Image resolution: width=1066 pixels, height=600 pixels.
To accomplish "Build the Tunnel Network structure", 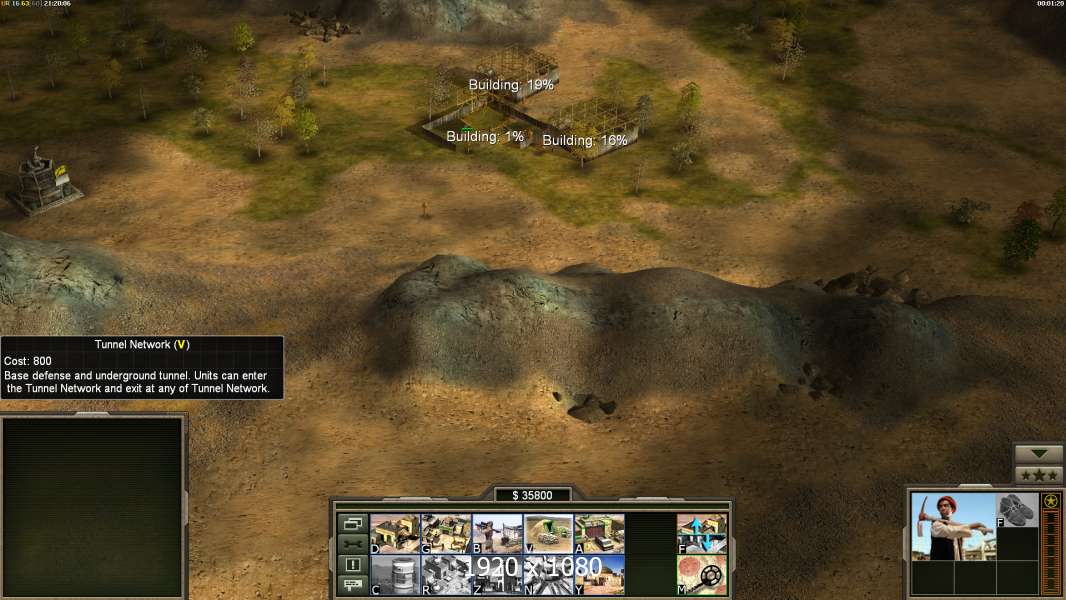I will click(x=548, y=533).
